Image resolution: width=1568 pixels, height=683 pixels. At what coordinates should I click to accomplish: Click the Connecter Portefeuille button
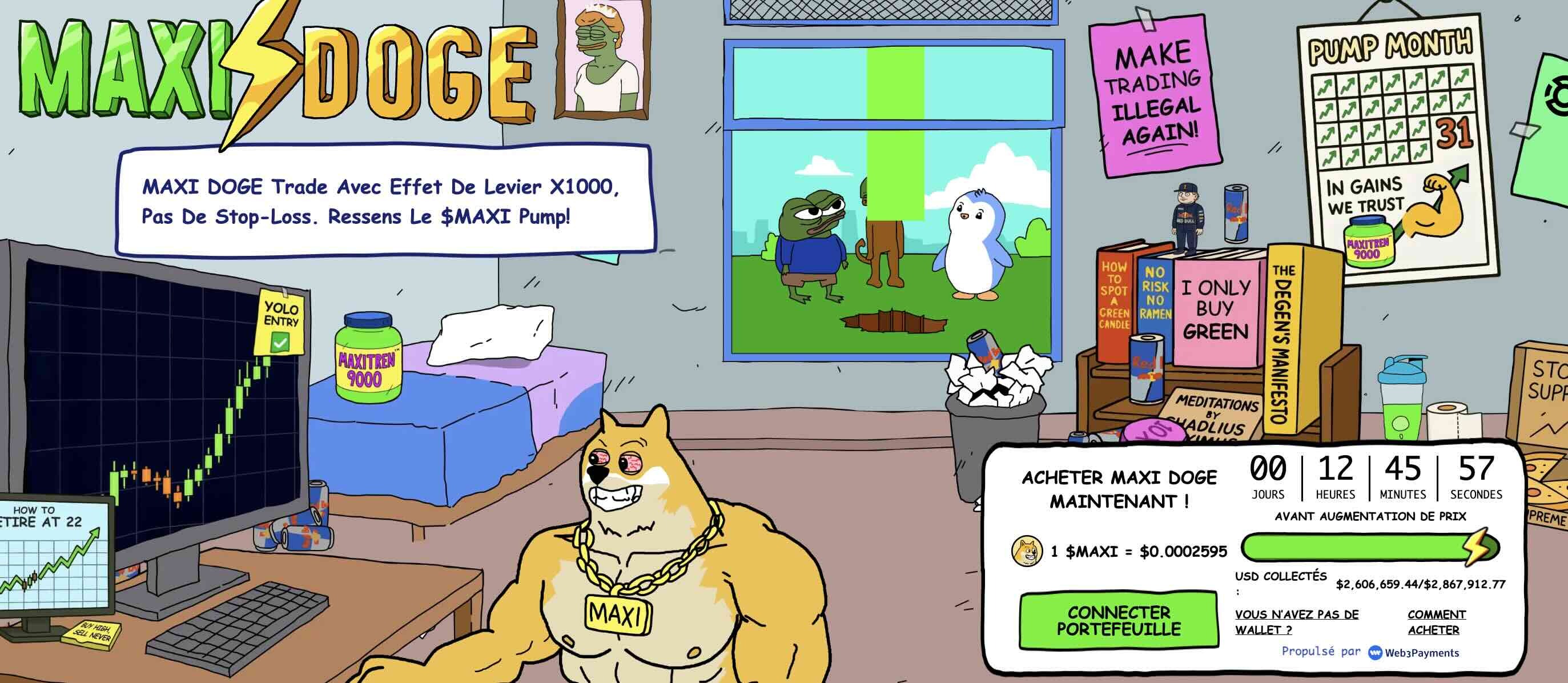pyautogui.click(x=1118, y=620)
